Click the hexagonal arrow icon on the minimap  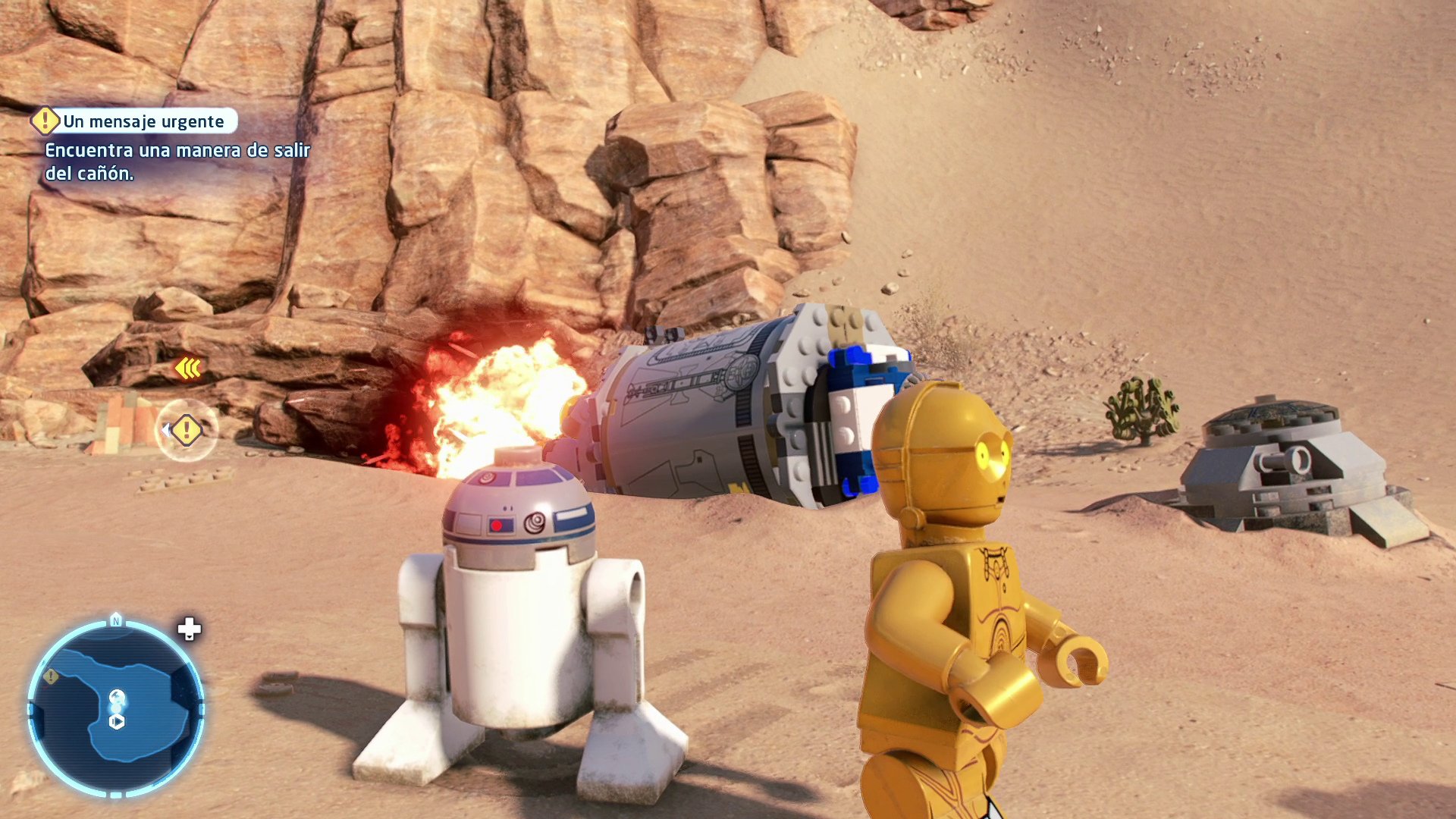pos(115,722)
